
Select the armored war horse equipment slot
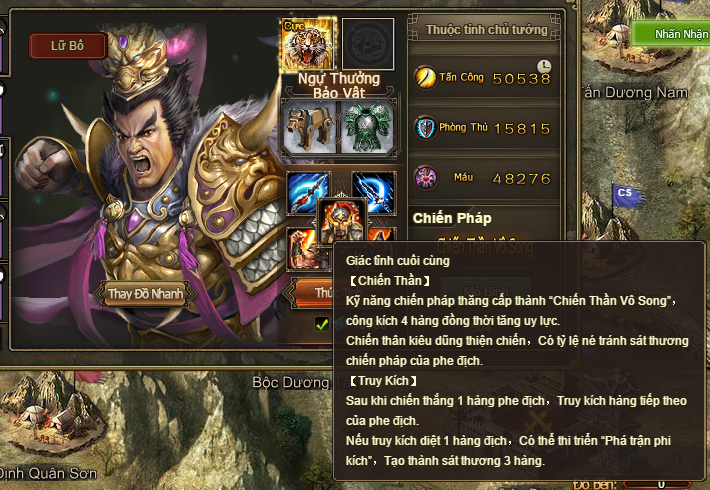308,129
